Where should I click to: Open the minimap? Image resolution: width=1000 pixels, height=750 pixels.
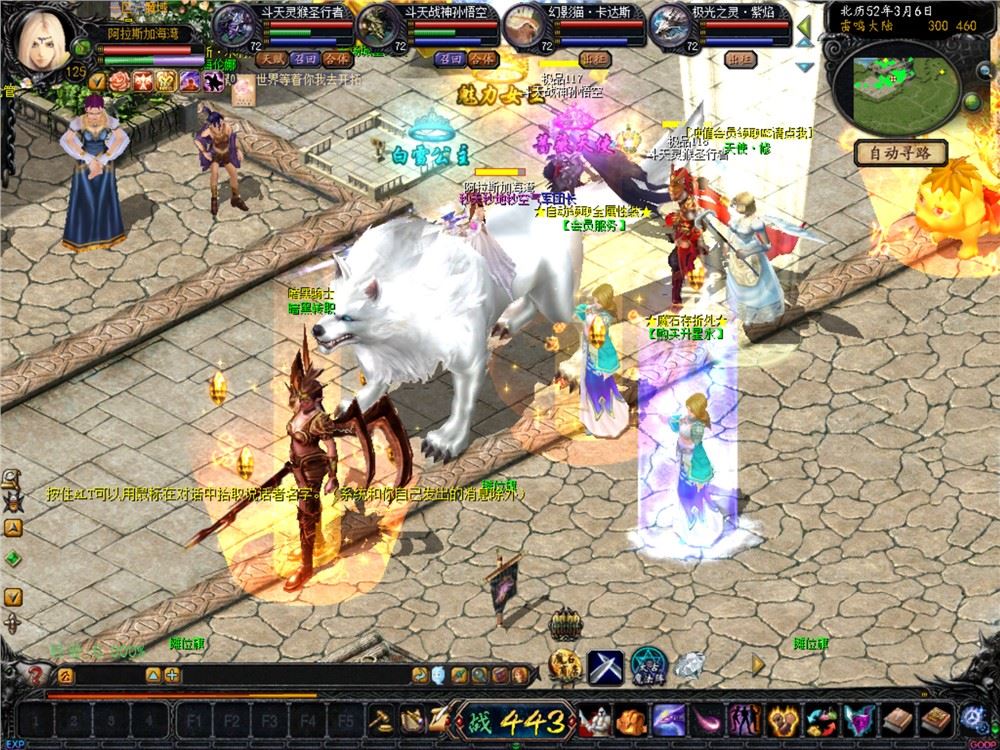(892, 86)
